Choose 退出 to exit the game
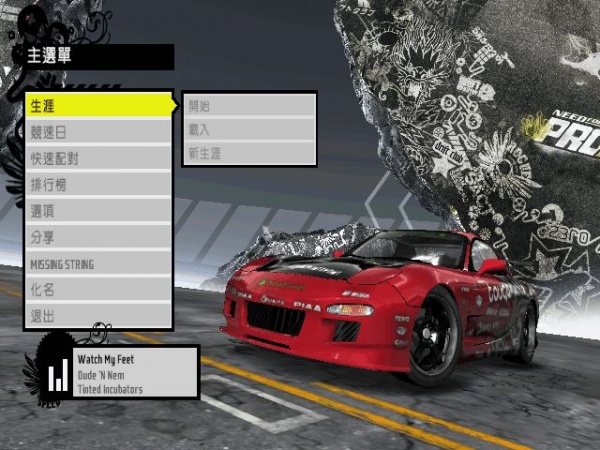The height and width of the screenshot is (450, 600). [x=98, y=316]
